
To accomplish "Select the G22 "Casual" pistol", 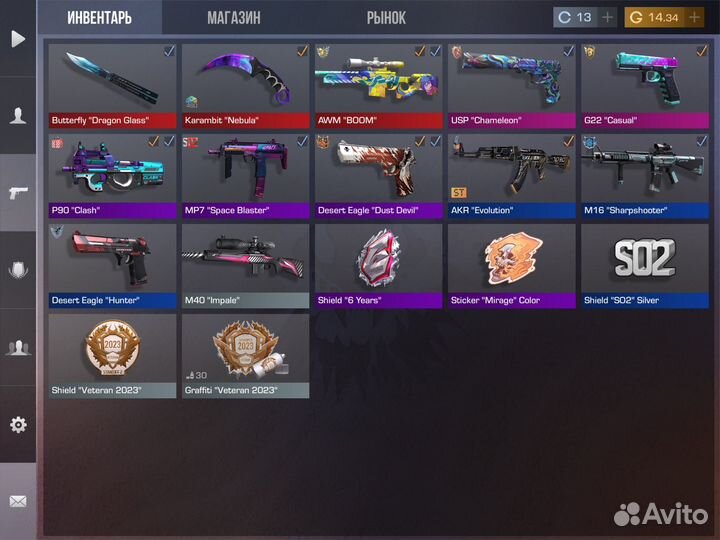I will click(x=644, y=85).
